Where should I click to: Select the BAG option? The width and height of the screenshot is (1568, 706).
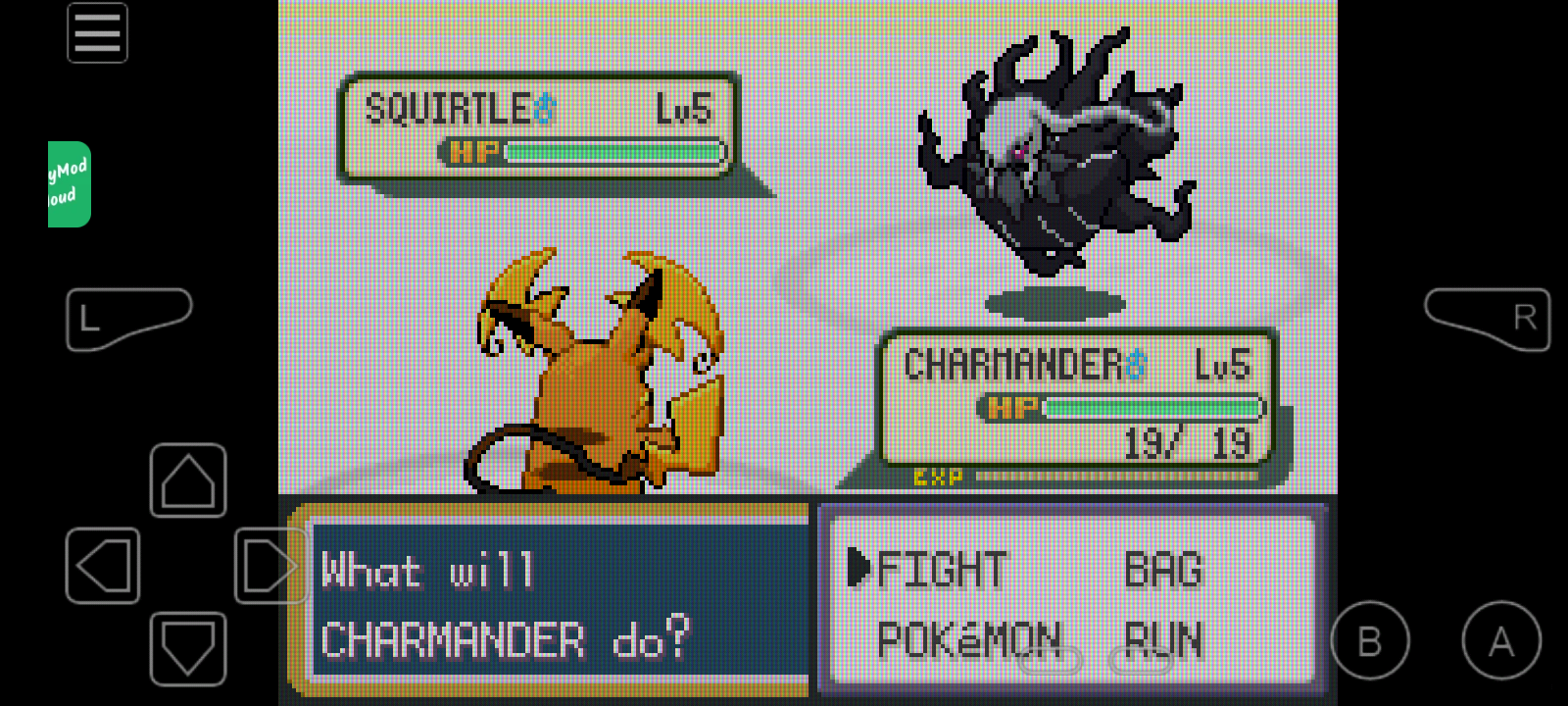point(1164,569)
